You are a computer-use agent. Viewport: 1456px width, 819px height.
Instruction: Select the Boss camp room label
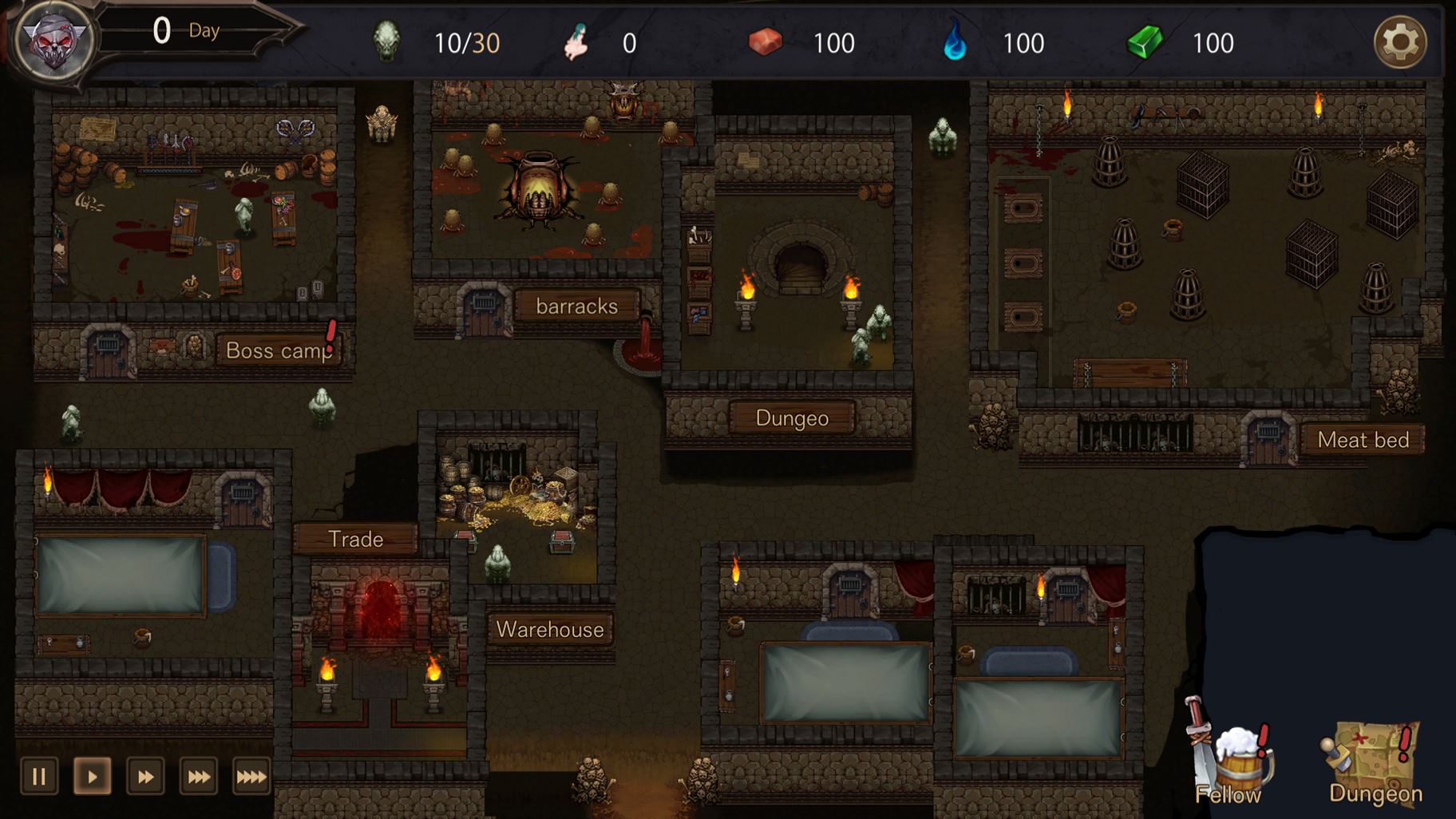278,350
